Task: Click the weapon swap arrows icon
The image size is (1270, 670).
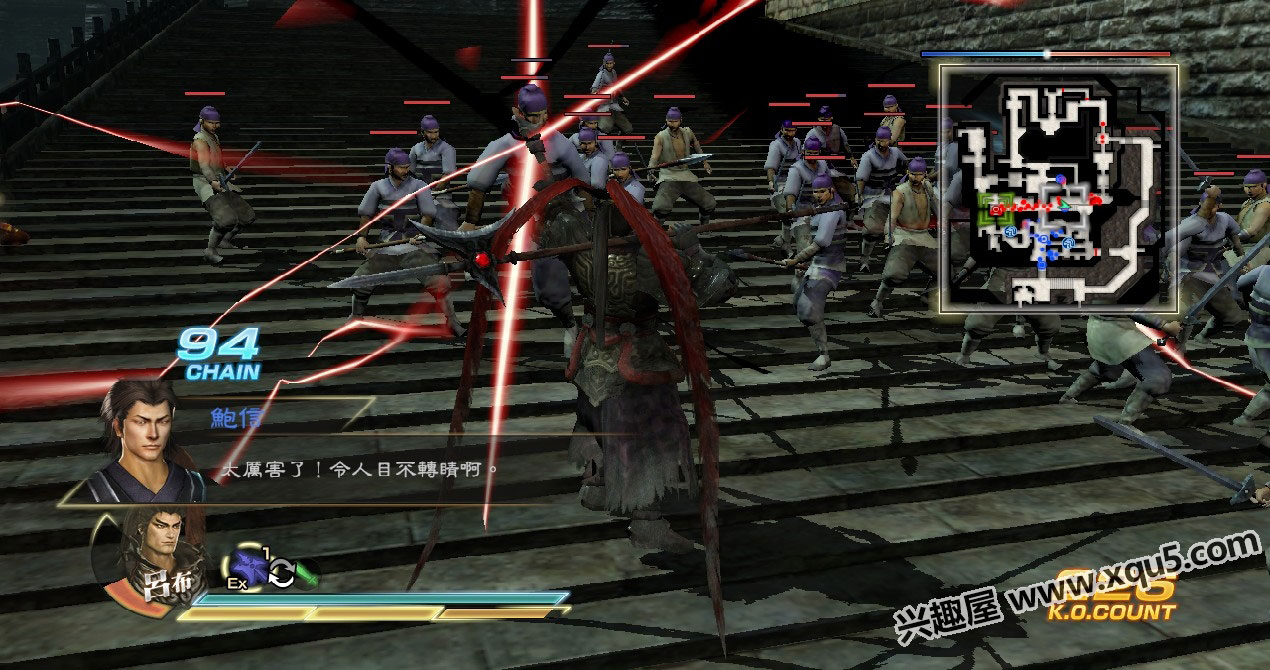Action: (x=281, y=573)
